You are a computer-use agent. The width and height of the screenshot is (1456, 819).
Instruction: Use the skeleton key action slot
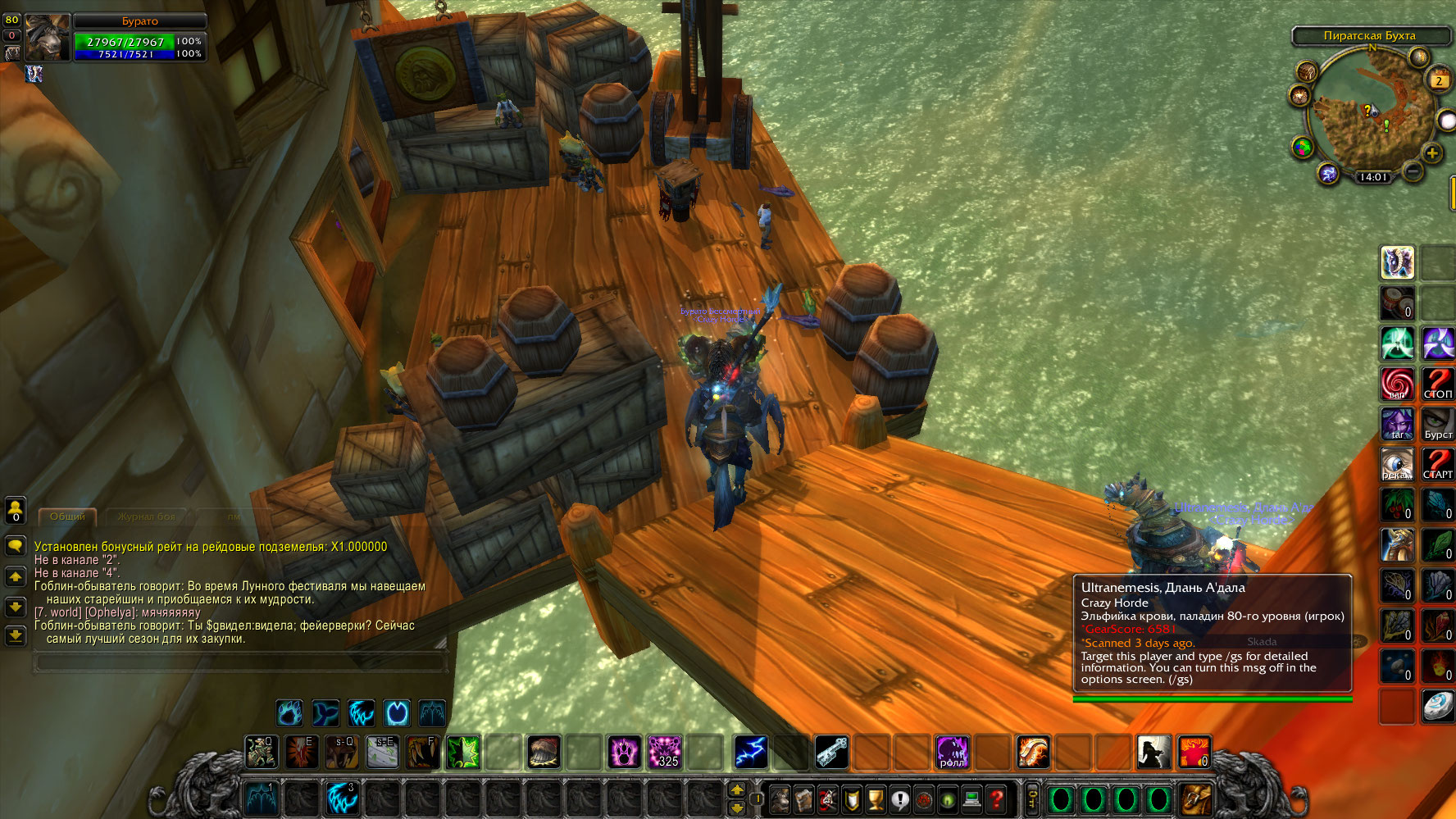pos(831,752)
